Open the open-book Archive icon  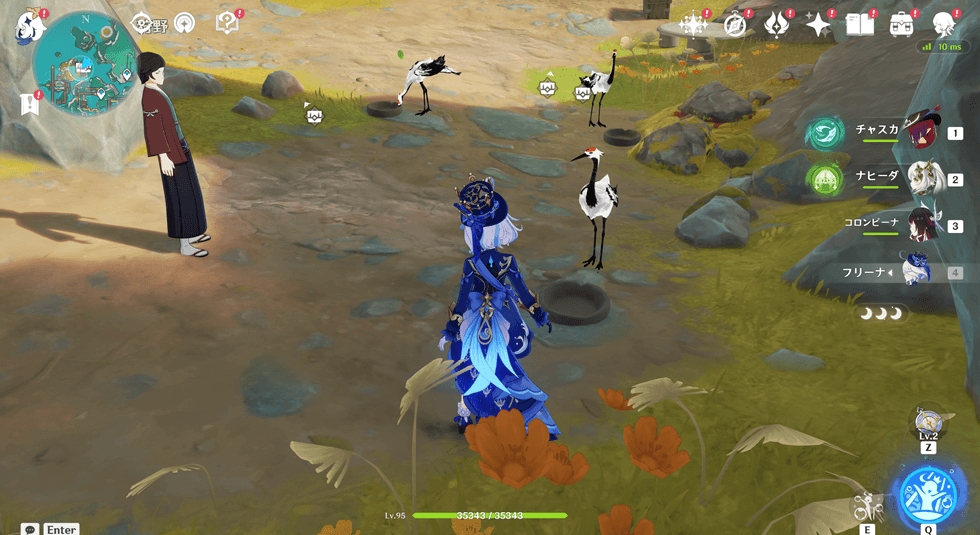click(860, 25)
